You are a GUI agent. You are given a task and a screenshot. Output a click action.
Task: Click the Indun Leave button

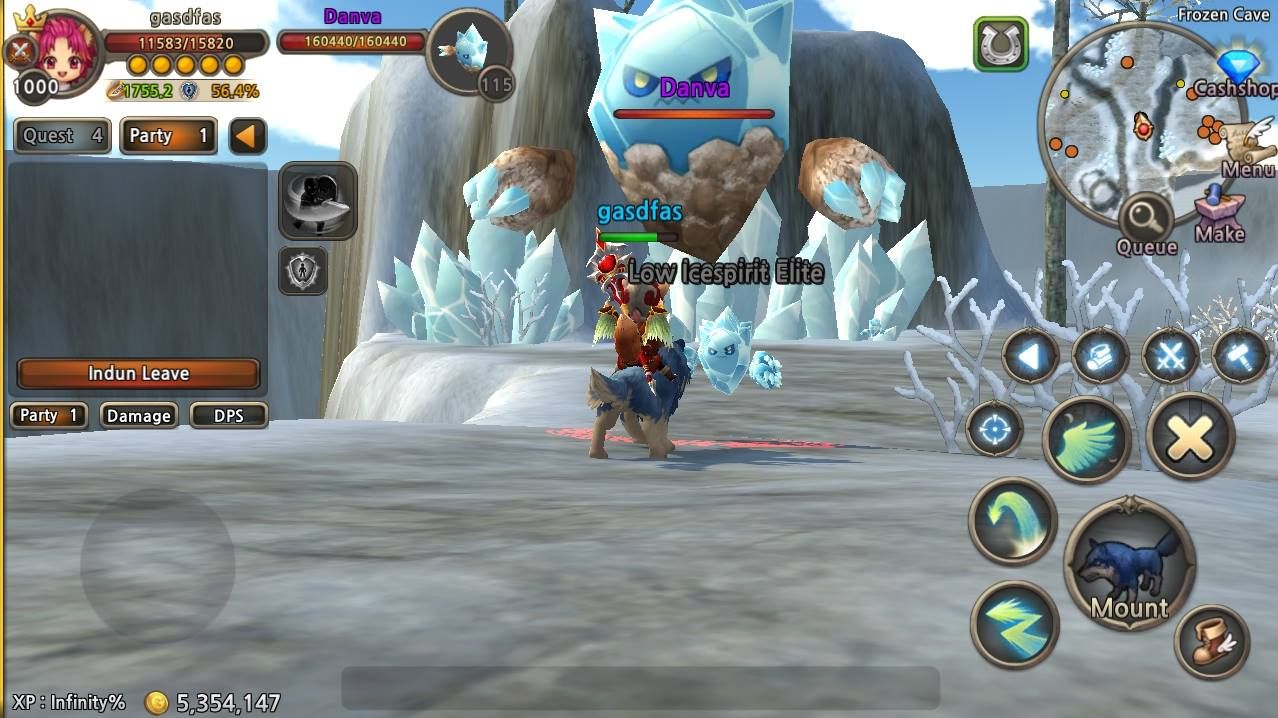pyautogui.click(x=138, y=373)
